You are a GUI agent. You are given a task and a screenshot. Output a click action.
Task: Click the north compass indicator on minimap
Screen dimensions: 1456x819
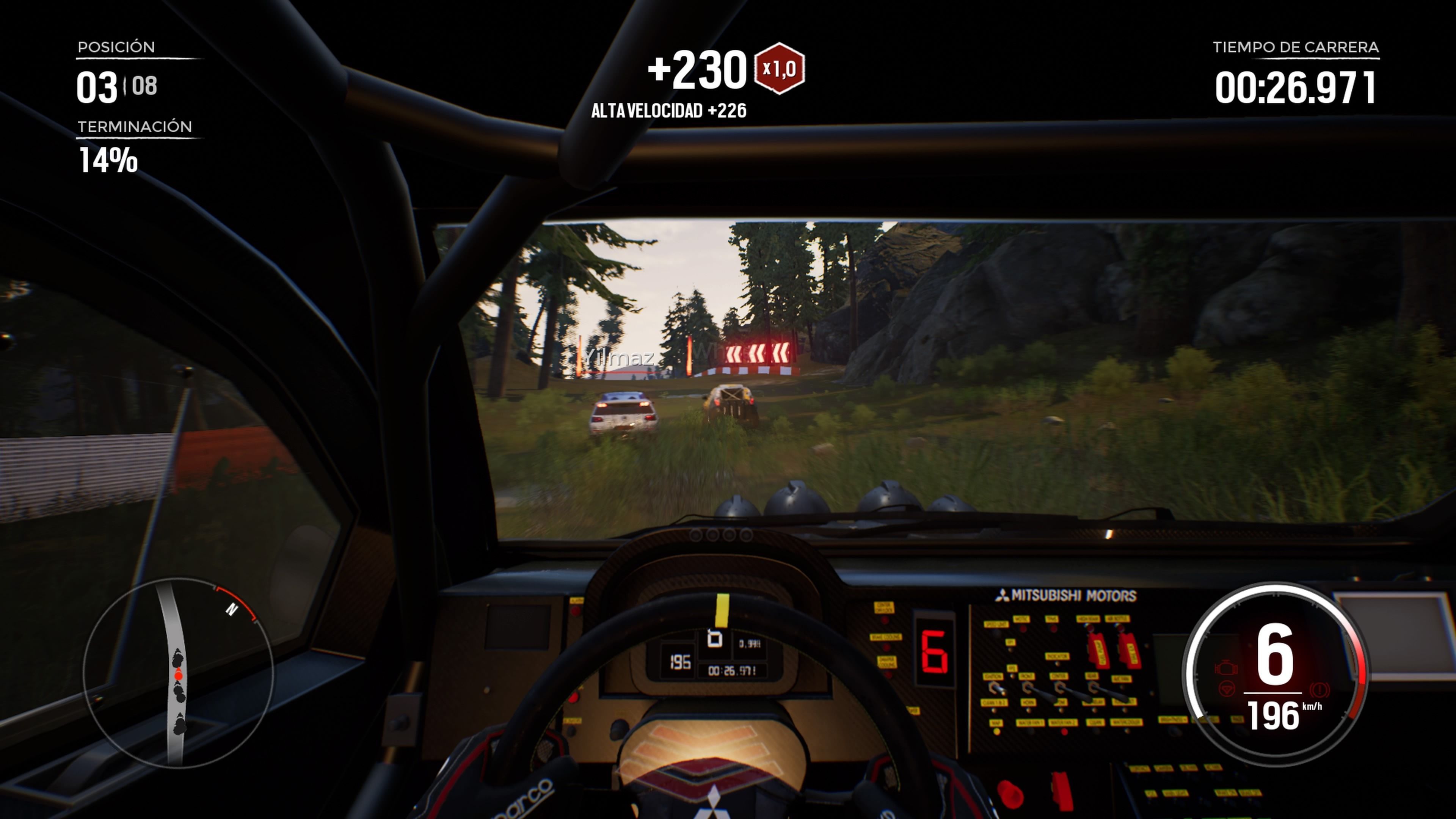coord(232,609)
